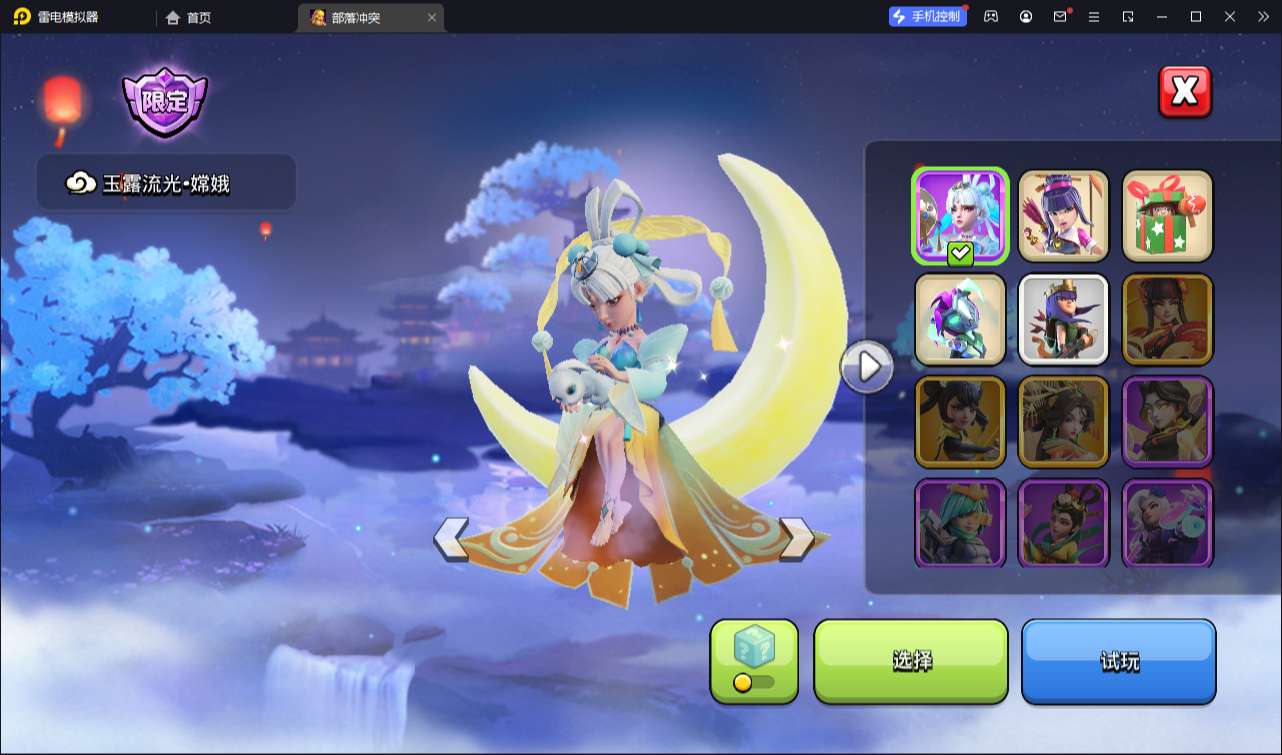This screenshot has width=1282, height=755.
Task: Select the green-and-purple robot skin thumbnail
Action: pyautogui.click(x=960, y=319)
